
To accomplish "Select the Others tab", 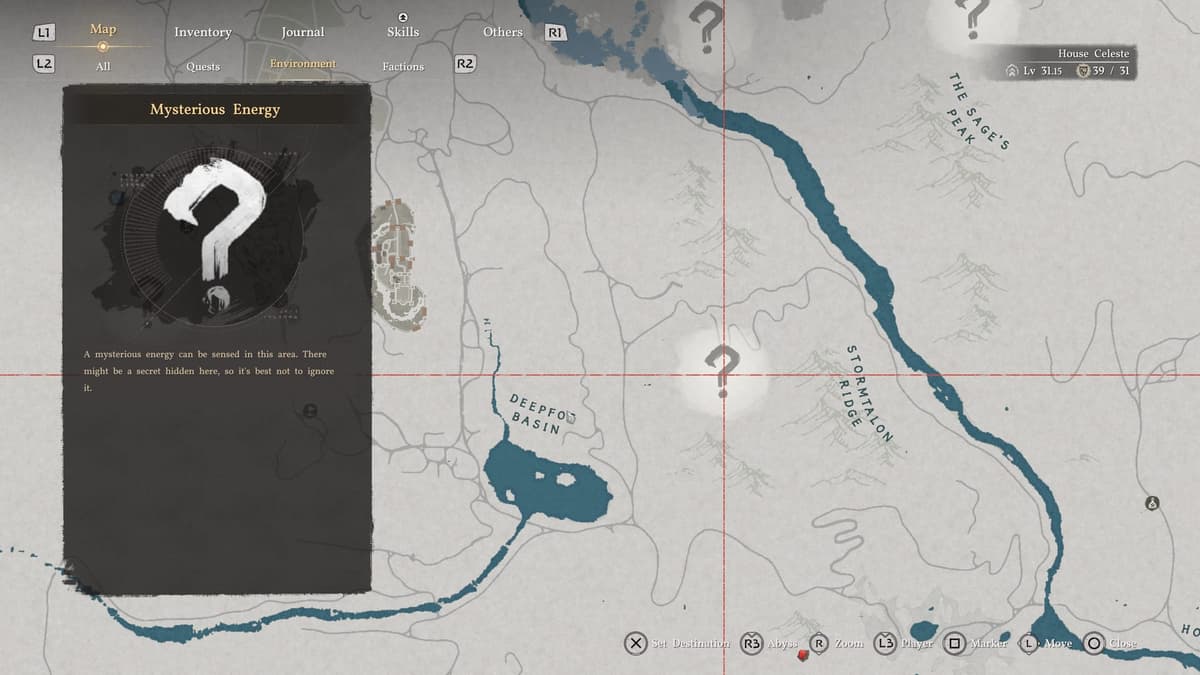I will pyautogui.click(x=502, y=32).
